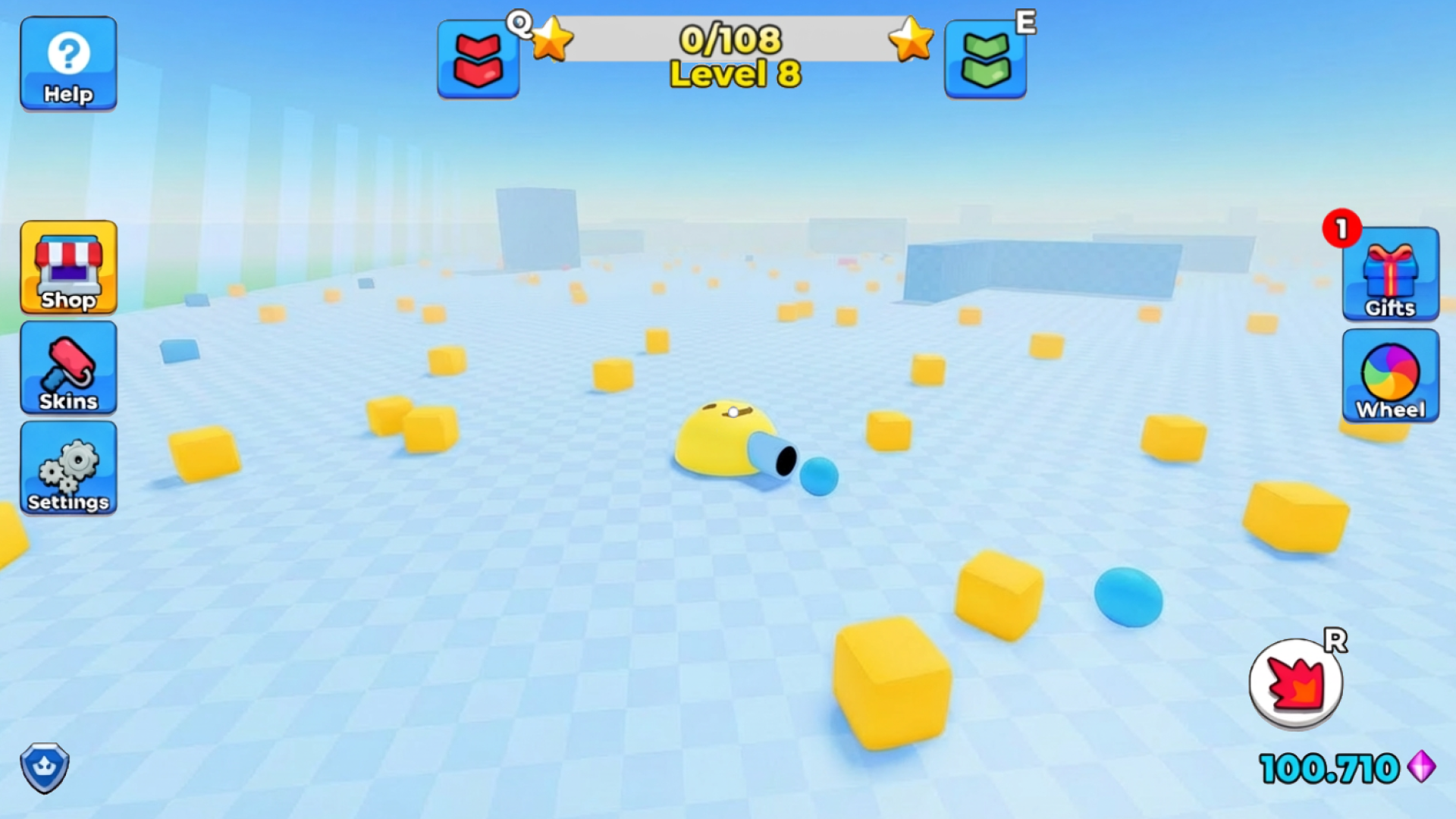Activate the E green chevron ability
Image resolution: width=1456 pixels, height=819 pixels.
click(x=984, y=60)
